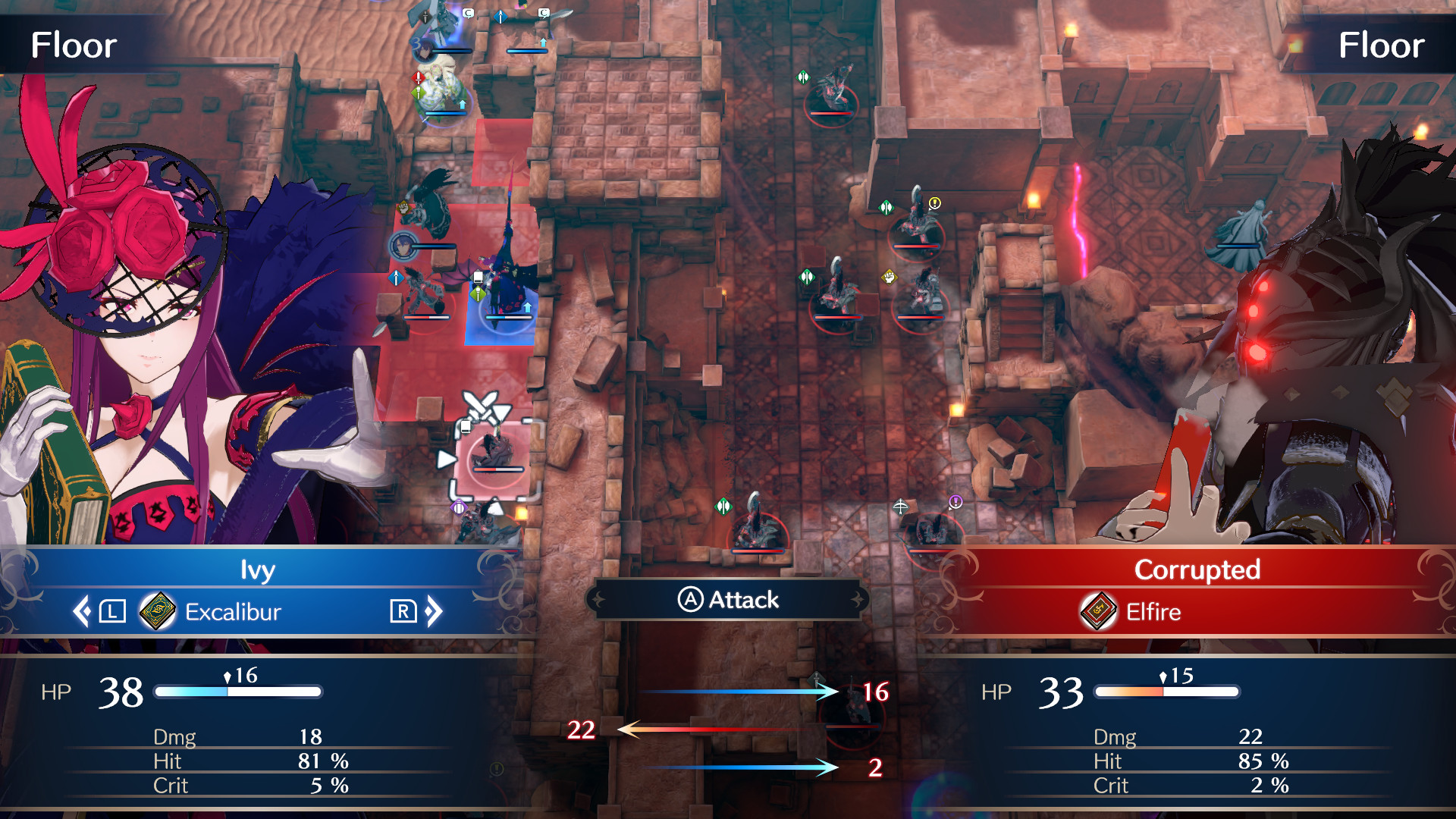Click the yellow exclamation alert beside a Corrupted enemy

tap(934, 203)
